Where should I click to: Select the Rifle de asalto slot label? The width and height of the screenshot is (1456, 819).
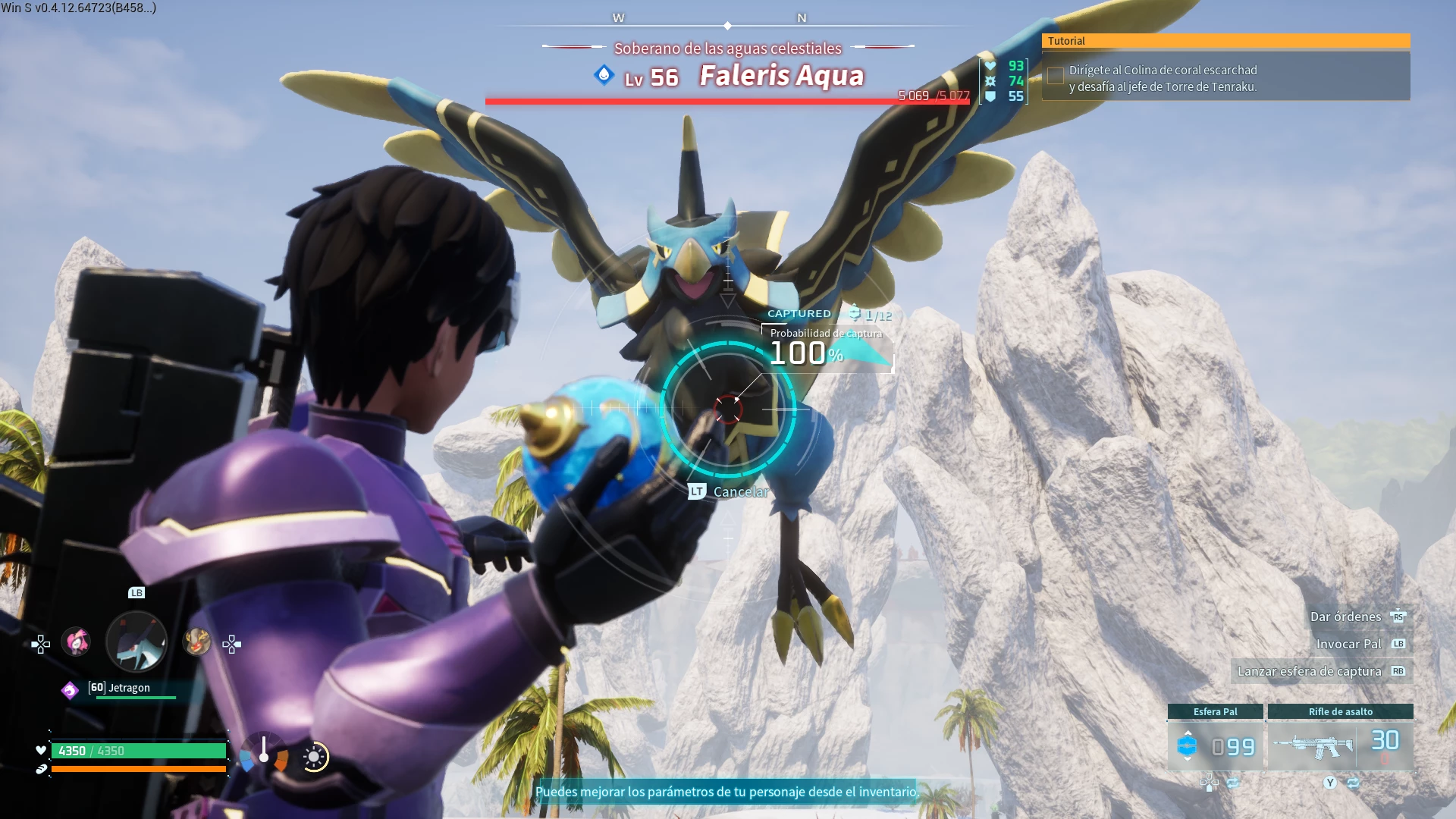(x=1339, y=711)
